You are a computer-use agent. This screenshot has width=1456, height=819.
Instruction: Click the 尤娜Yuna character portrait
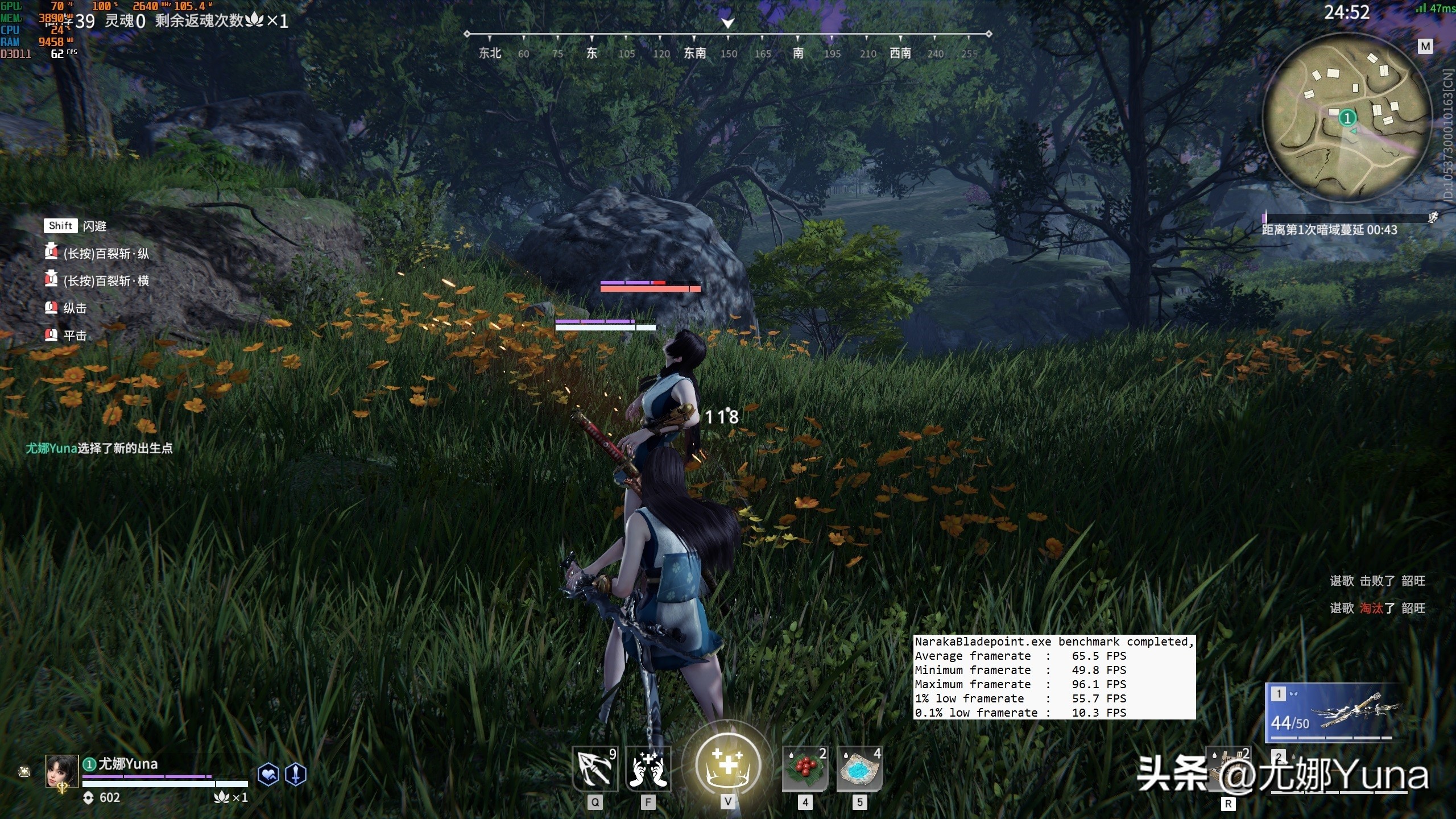coord(61,771)
